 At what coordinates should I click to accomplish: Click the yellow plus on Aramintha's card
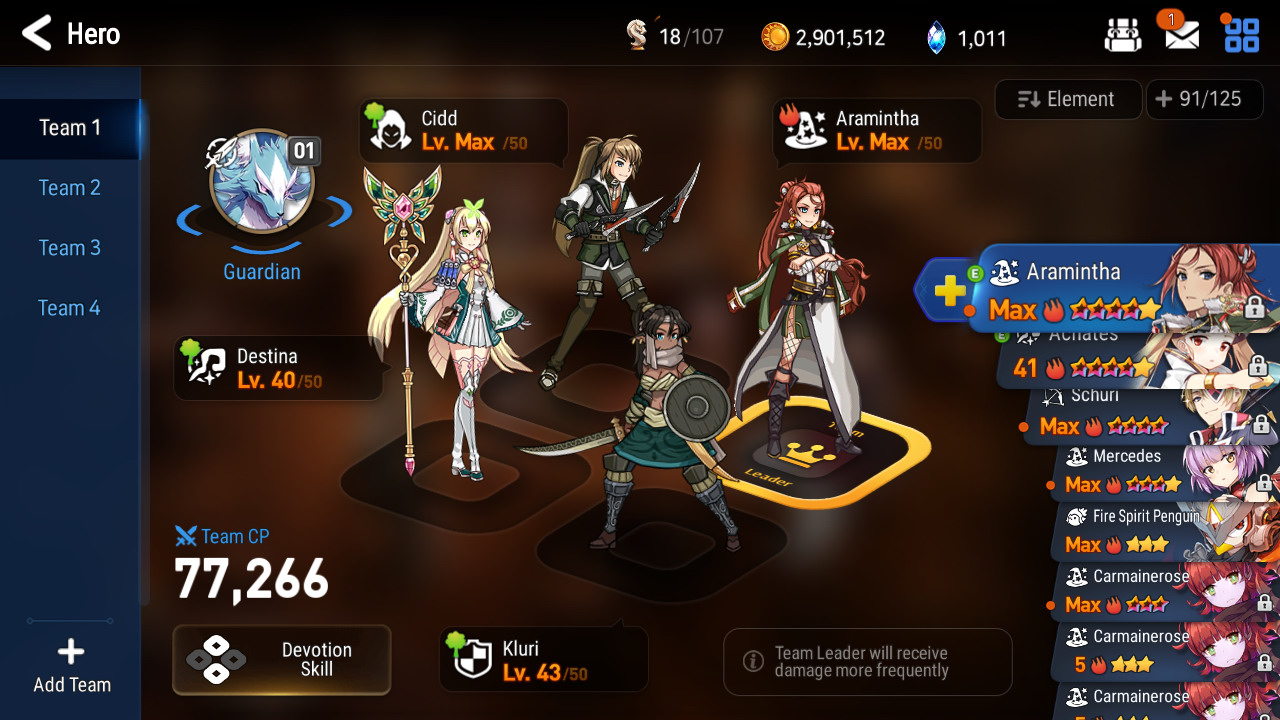(950, 291)
